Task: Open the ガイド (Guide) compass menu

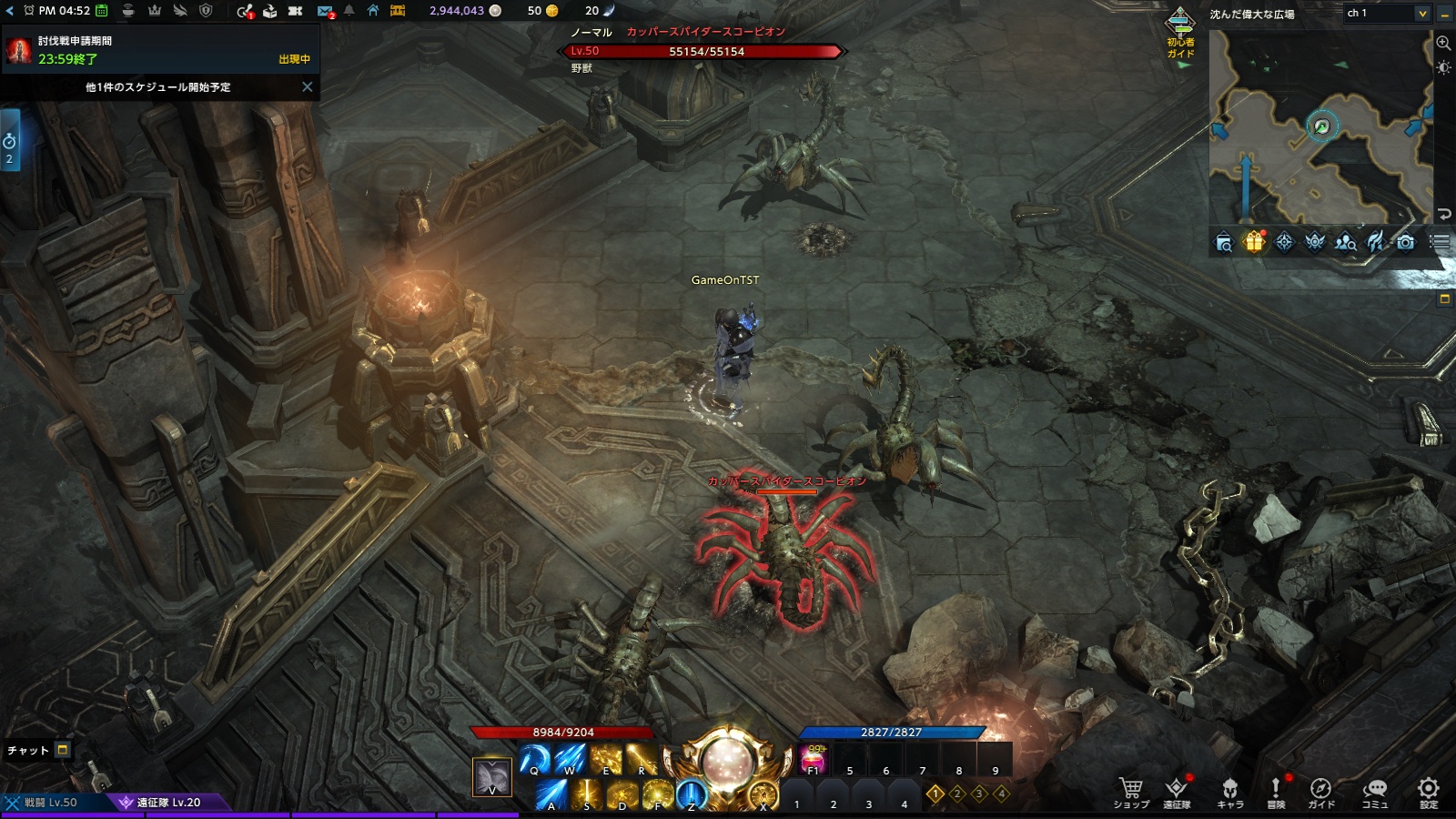Action: (x=1320, y=791)
